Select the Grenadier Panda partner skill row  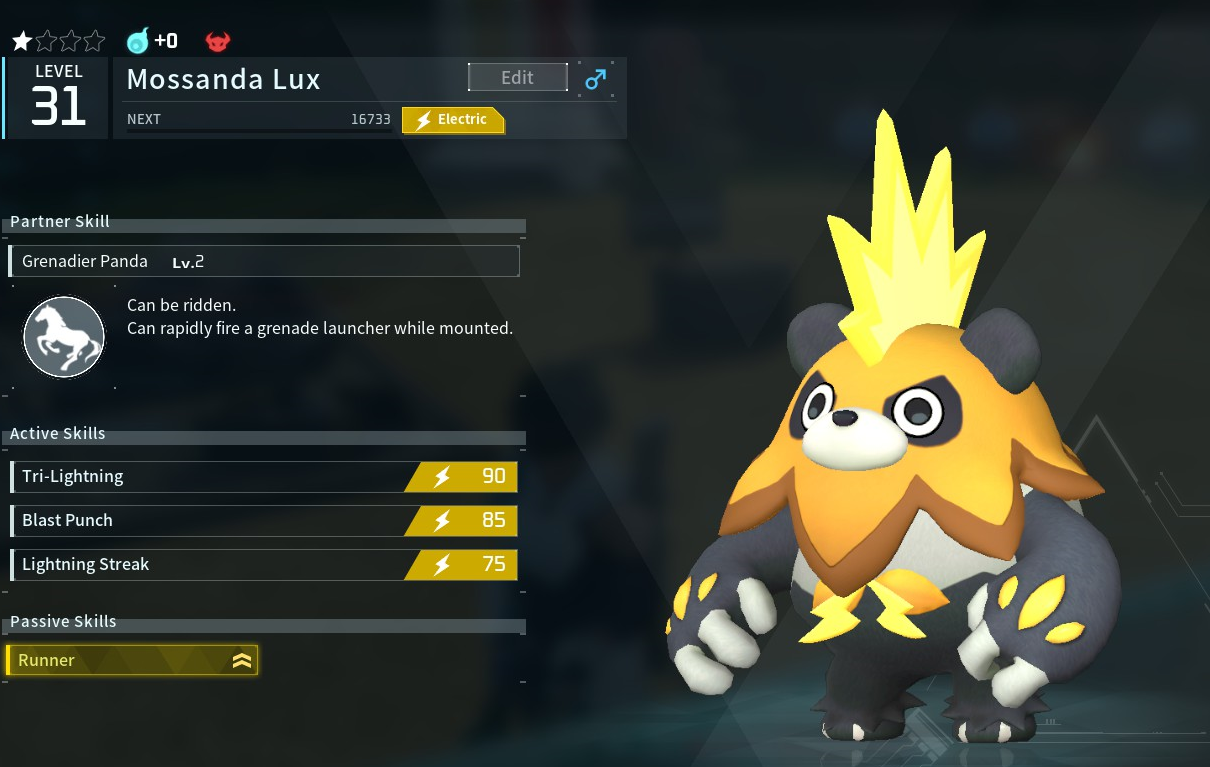click(x=264, y=261)
